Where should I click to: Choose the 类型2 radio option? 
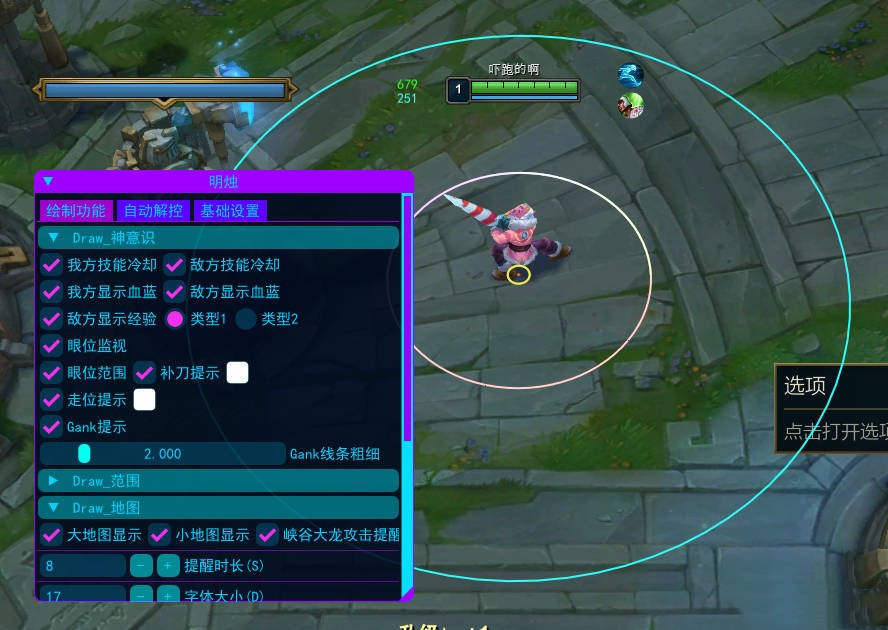coord(246,319)
